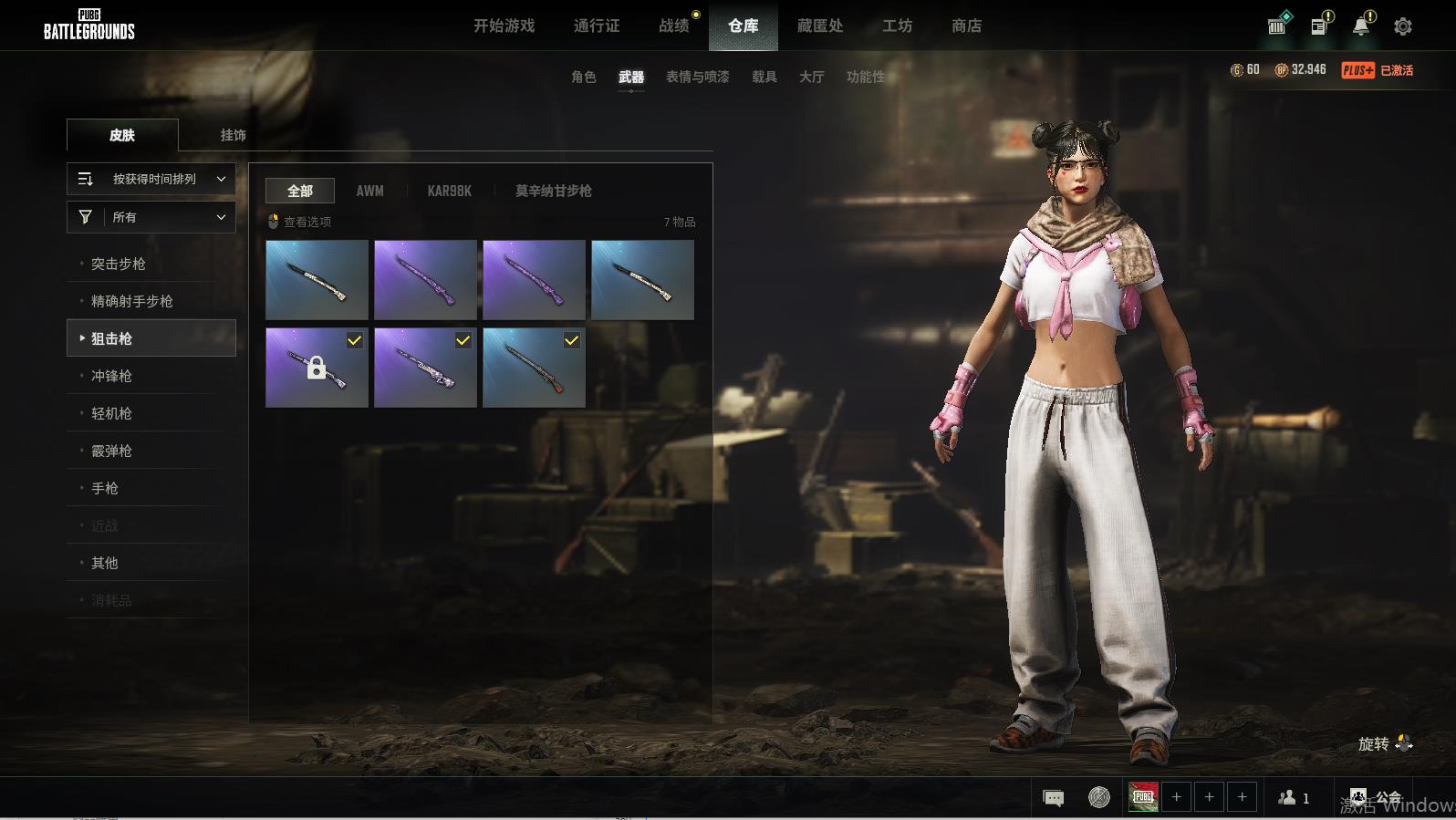Select the 冲锋枪 submachine gun category
This screenshot has width=1456, height=820.
[111, 376]
